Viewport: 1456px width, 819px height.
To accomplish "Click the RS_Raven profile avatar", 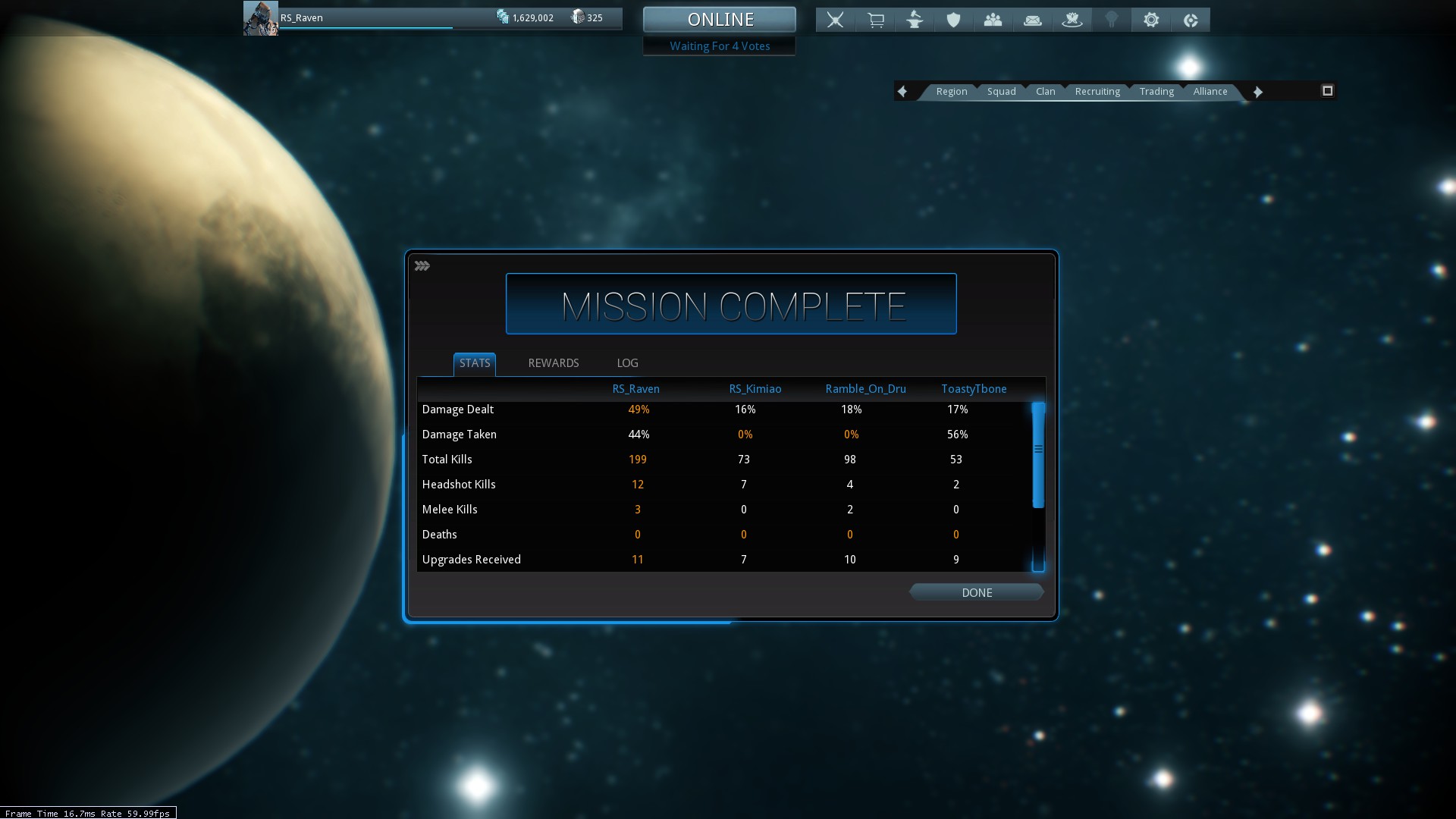I will [260, 18].
